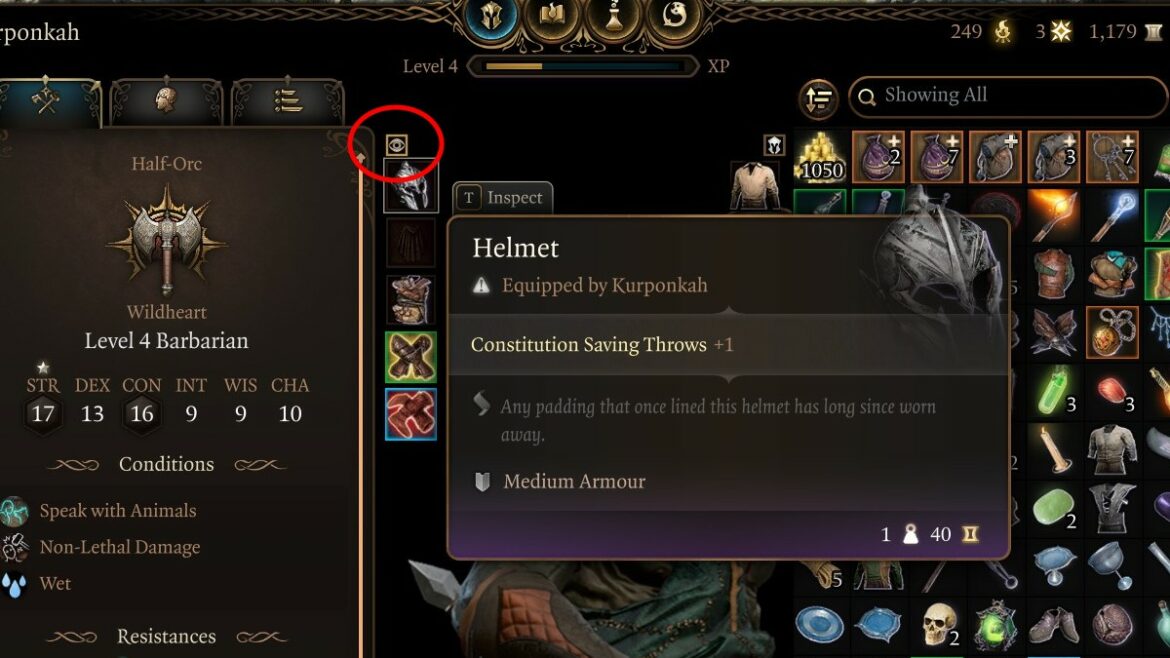Select the skull item in inventory
The width and height of the screenshot is (1170, 658).
[x=938, y=625]
